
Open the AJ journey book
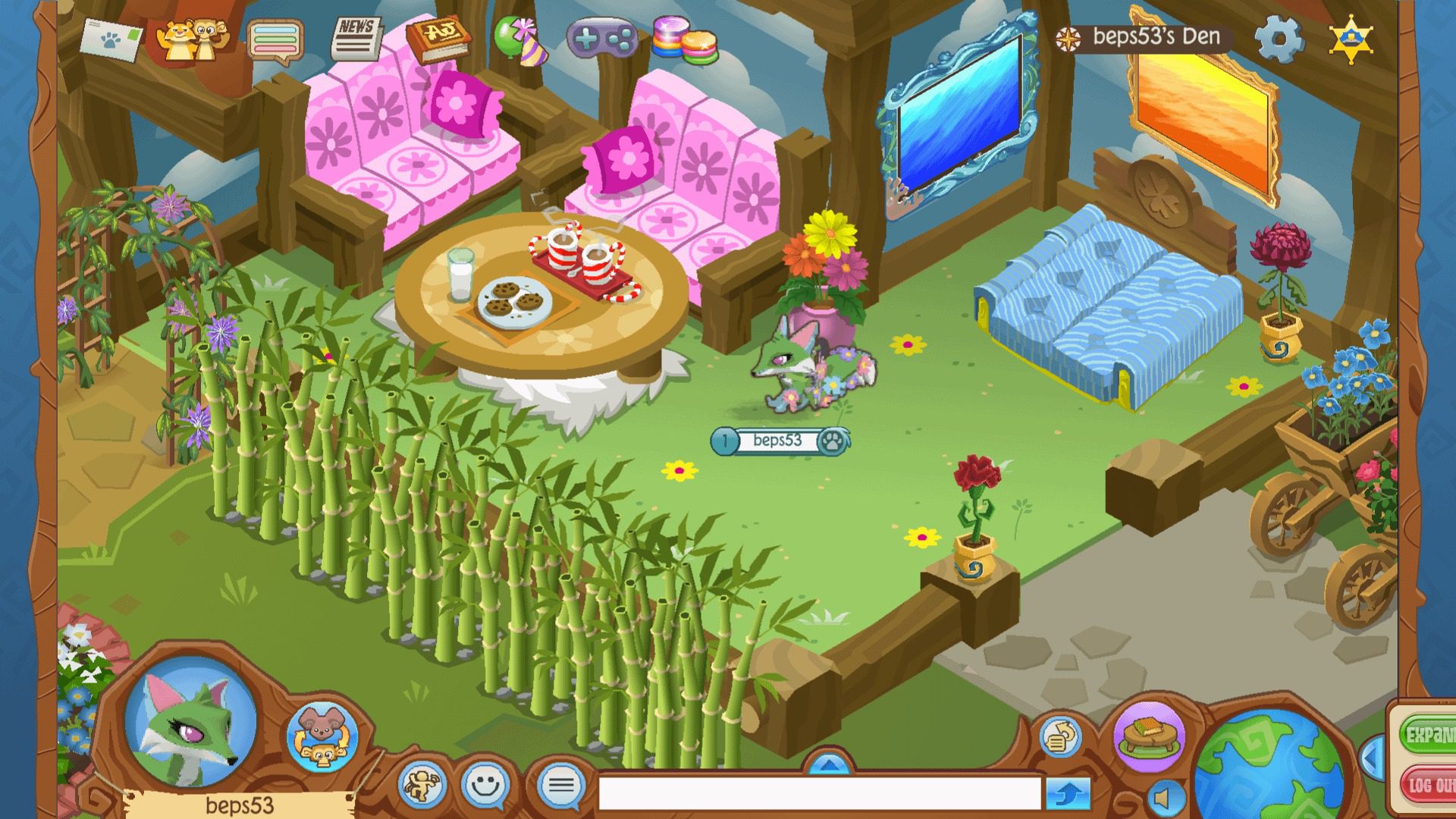[438, 38]
